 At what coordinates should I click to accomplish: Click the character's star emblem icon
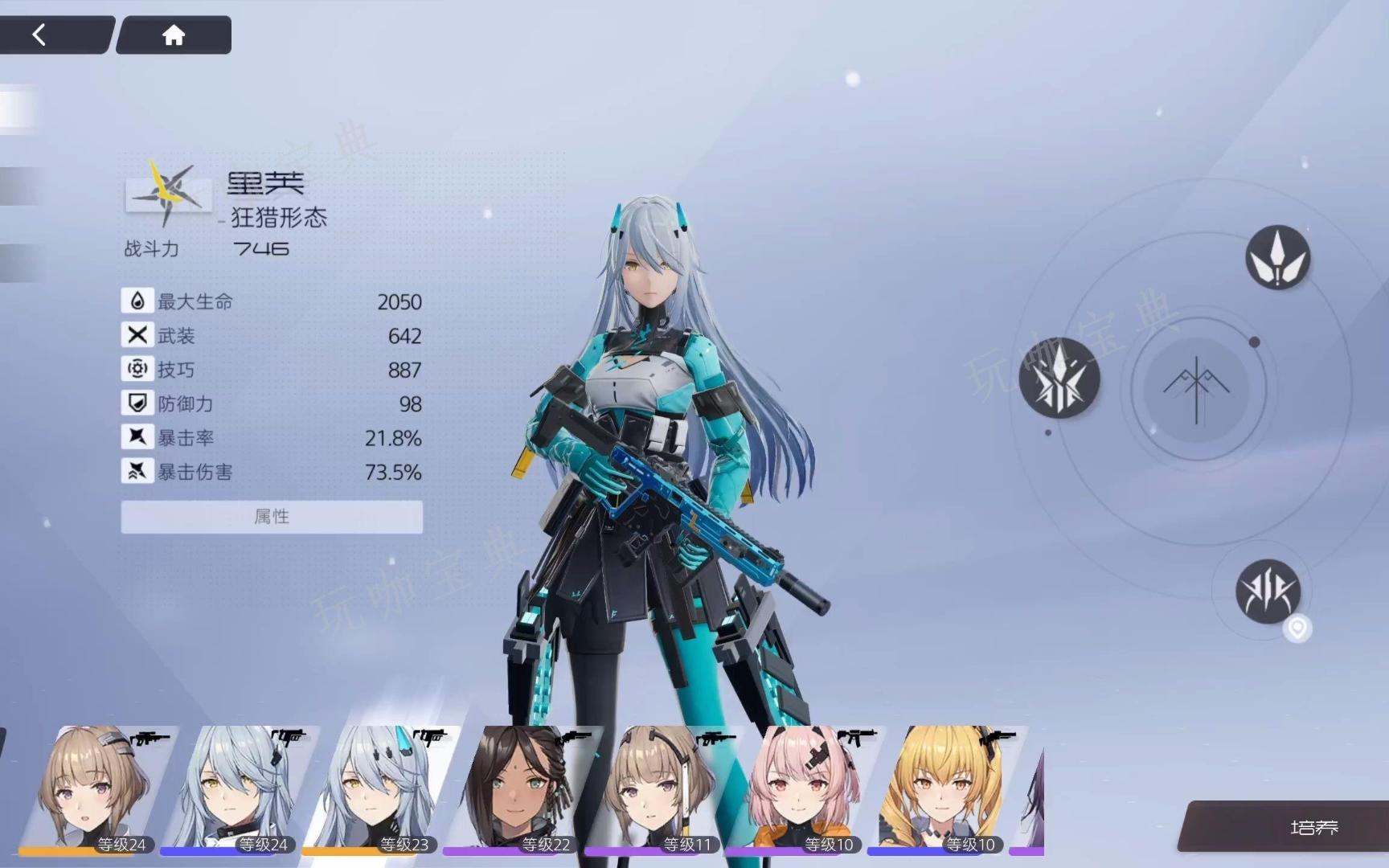click(168, 191)
